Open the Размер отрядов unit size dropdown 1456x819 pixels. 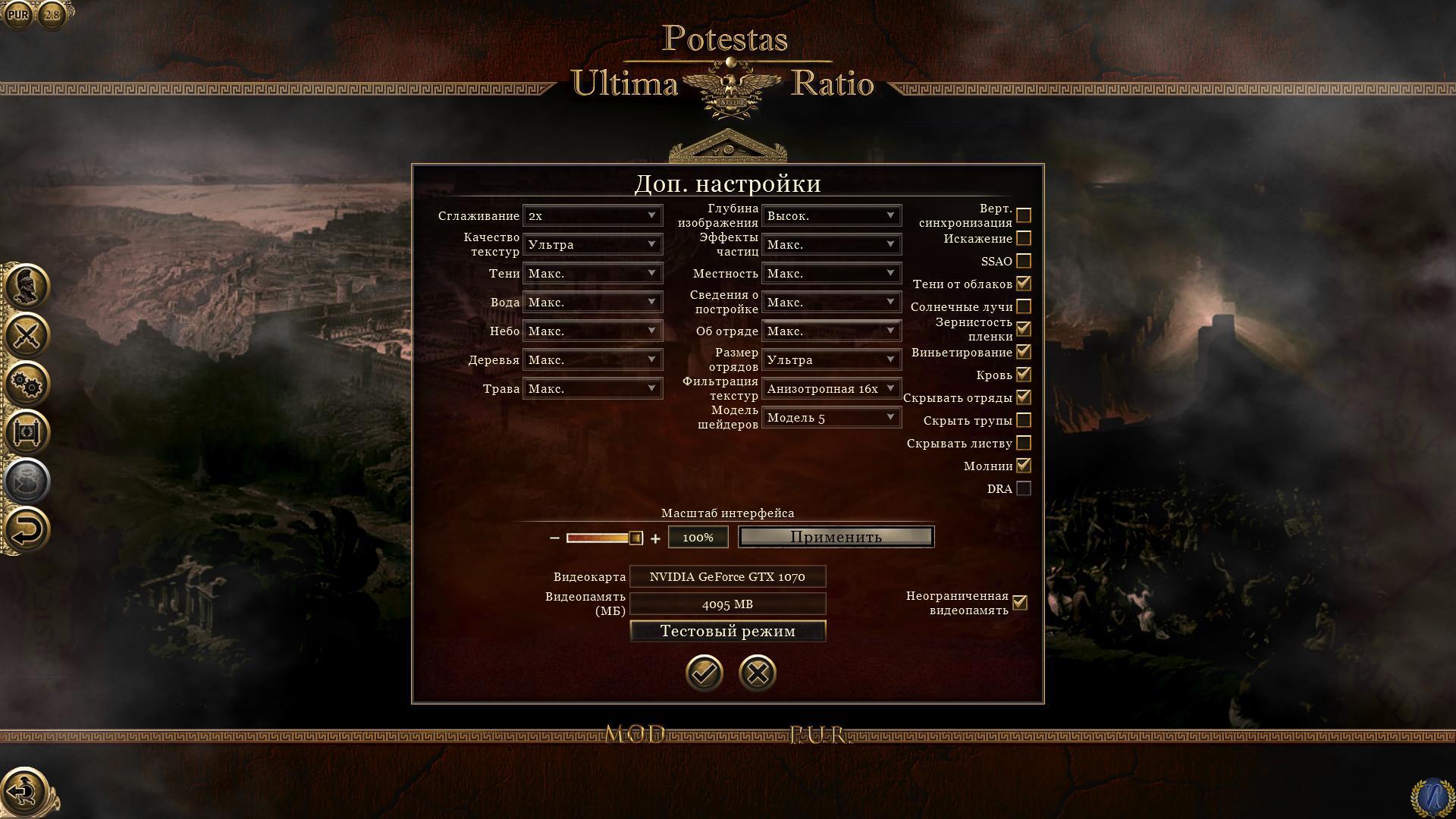[x=831, y=359]
